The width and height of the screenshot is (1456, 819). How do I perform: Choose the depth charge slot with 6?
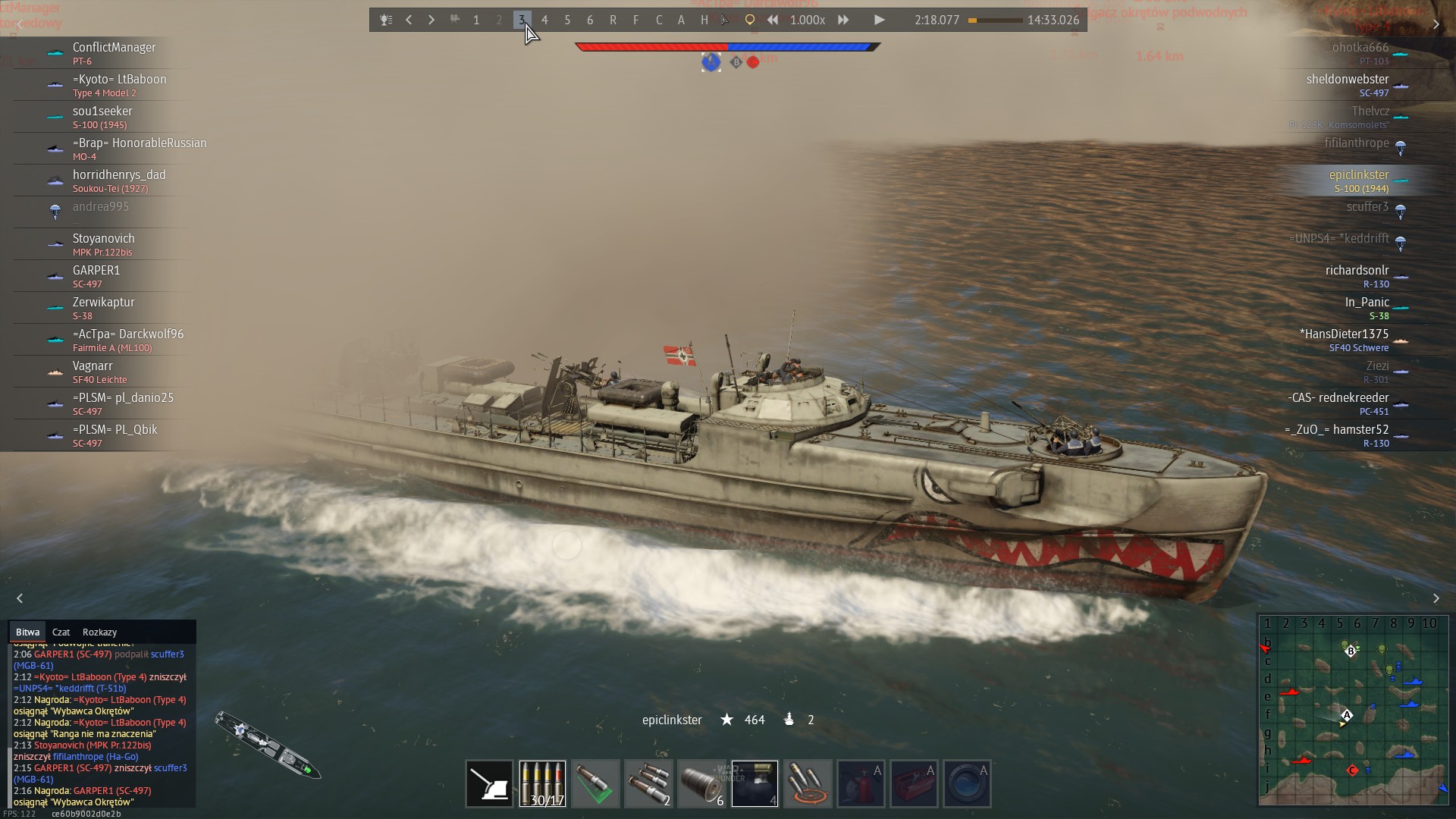(x=701, y=783)
